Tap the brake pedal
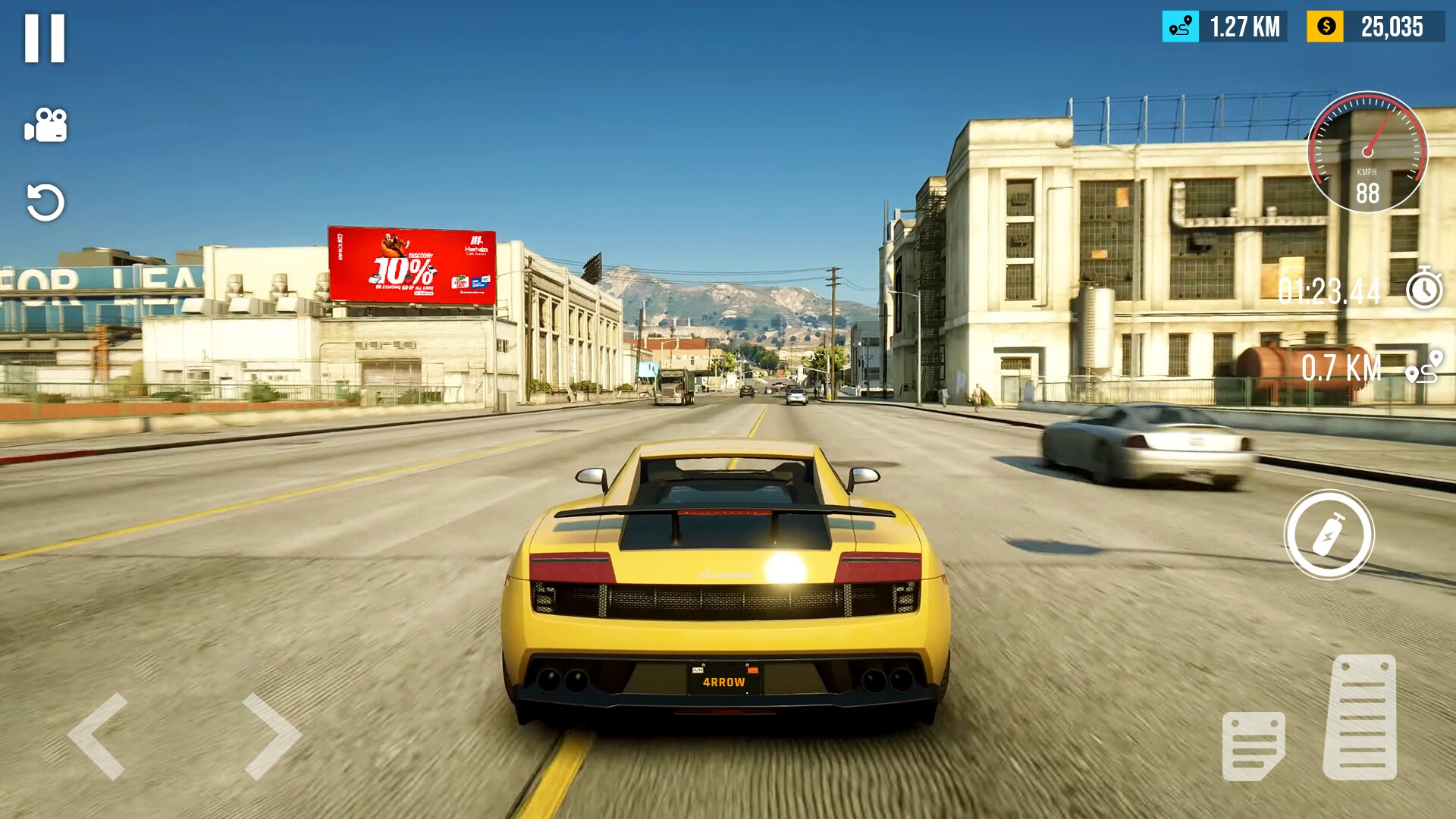The height and width of the screenshot is (819, 1456). (x=1253, y=745)
